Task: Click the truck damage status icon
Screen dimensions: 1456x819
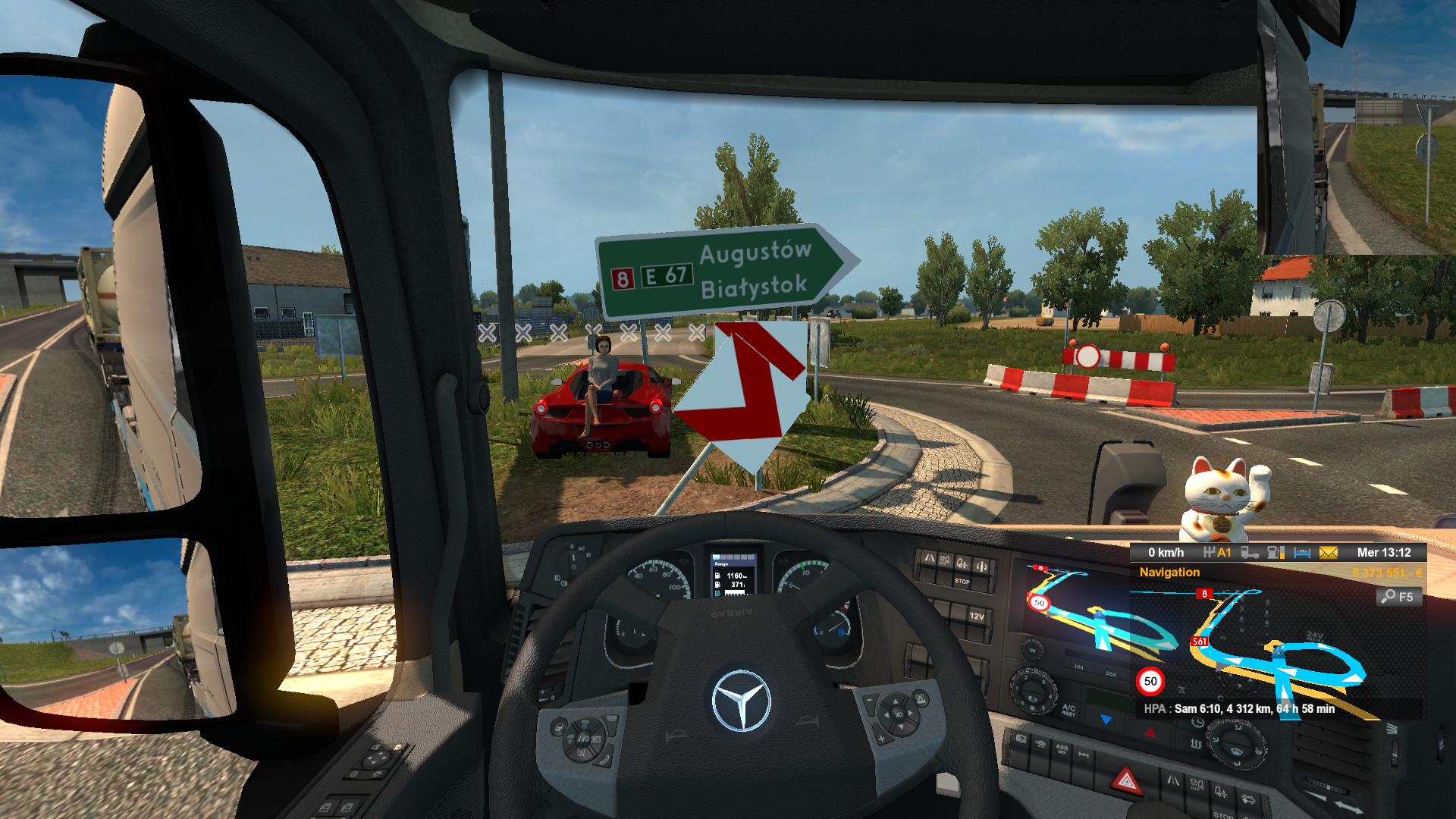Action: [x=1250, y=553]
